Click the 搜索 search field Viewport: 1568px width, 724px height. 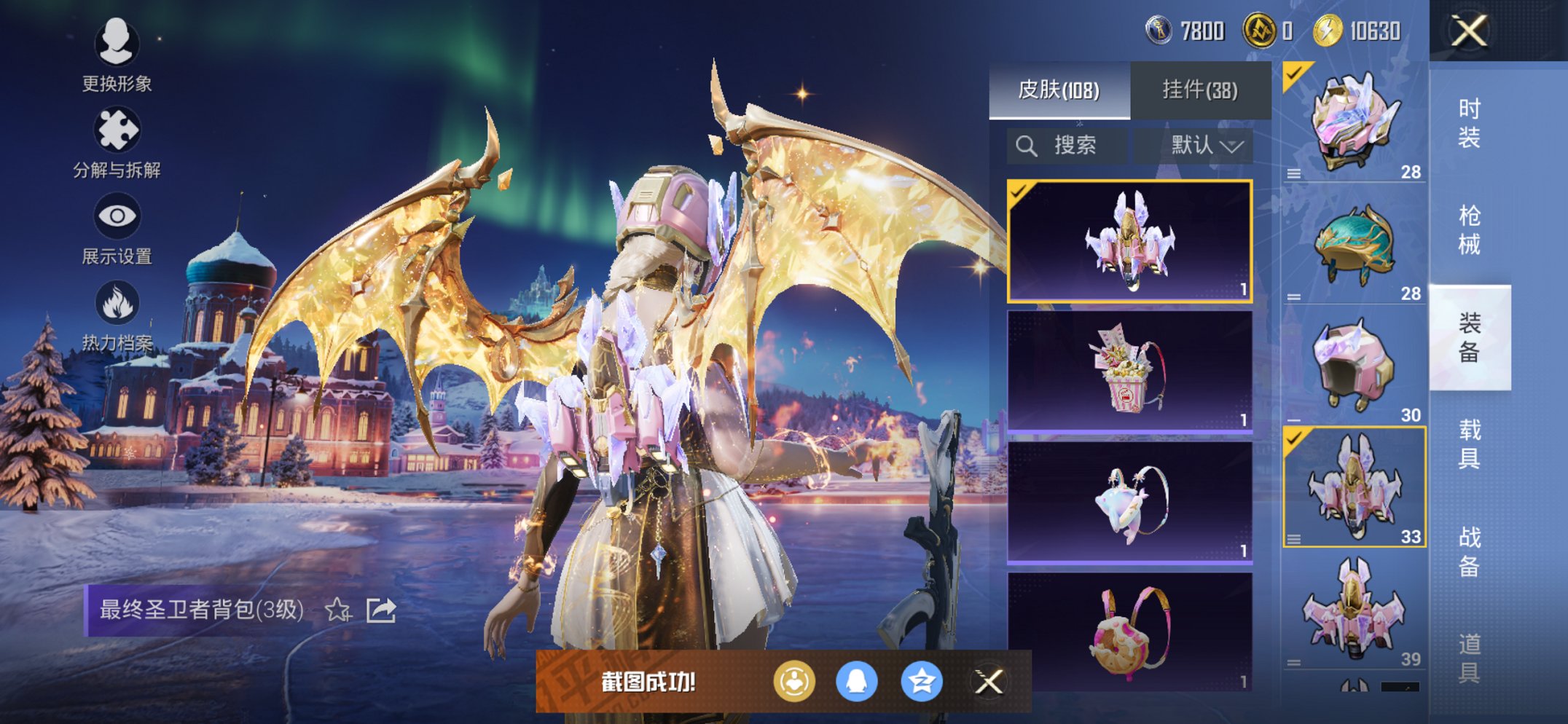[x=1067, y=146]
